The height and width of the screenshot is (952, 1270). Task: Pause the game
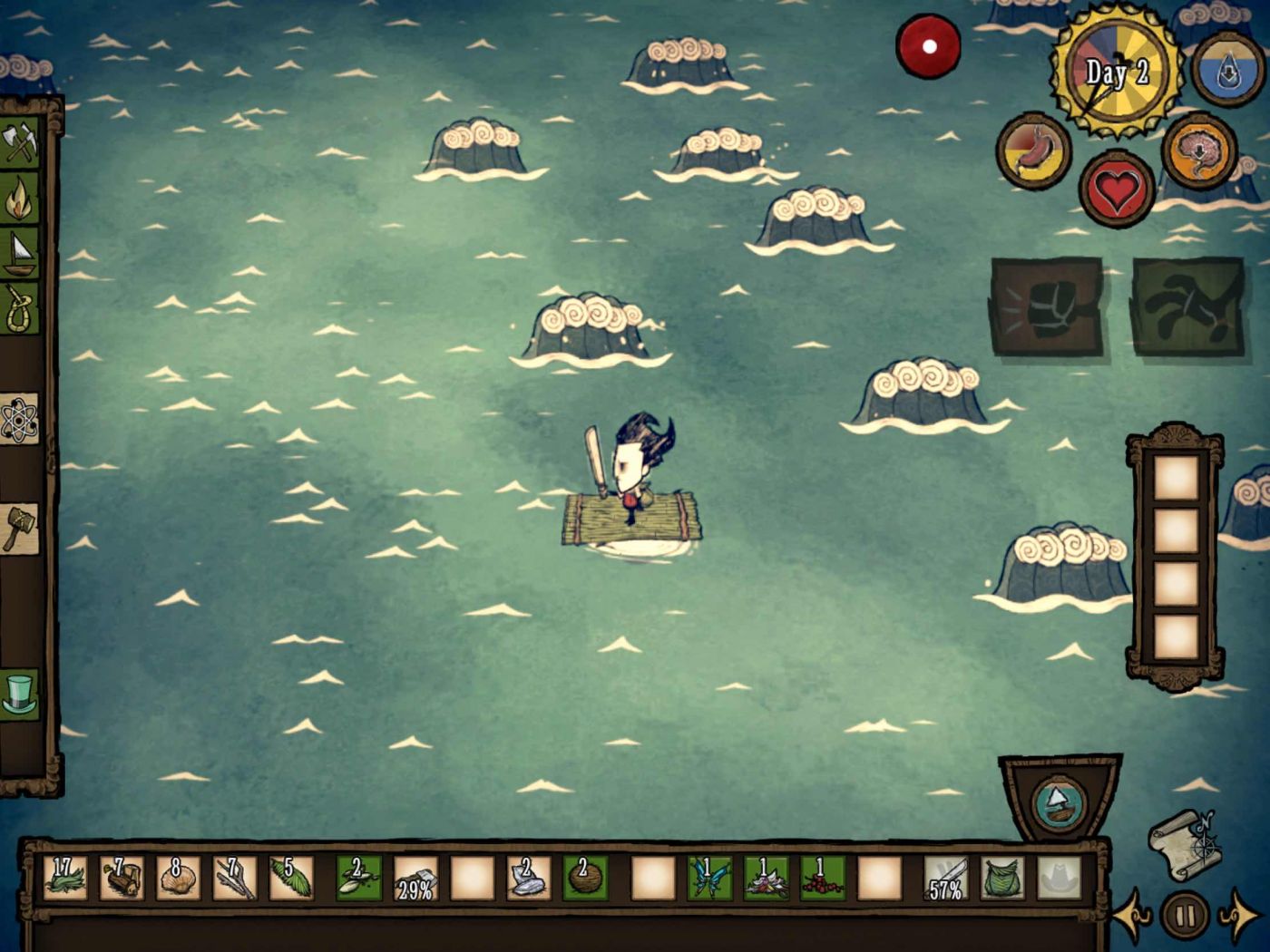(1185, 915)
